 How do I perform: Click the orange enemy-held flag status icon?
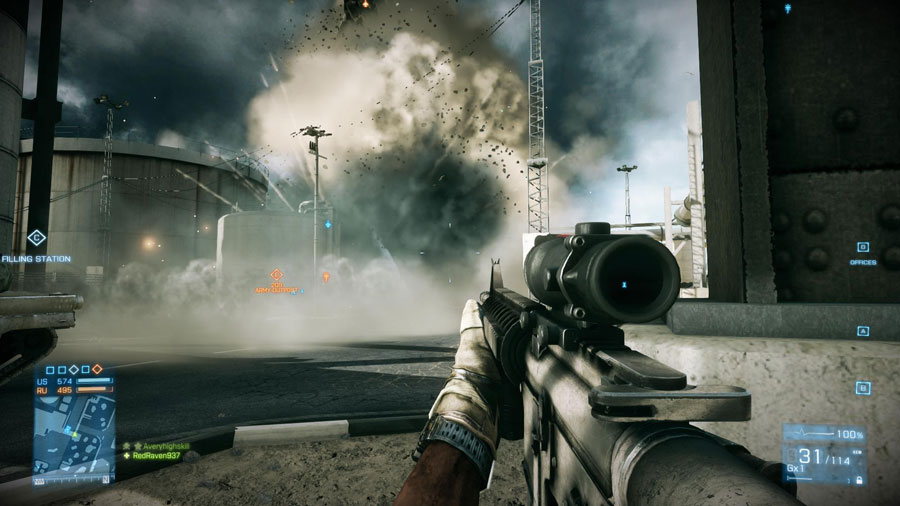[98, 369]
